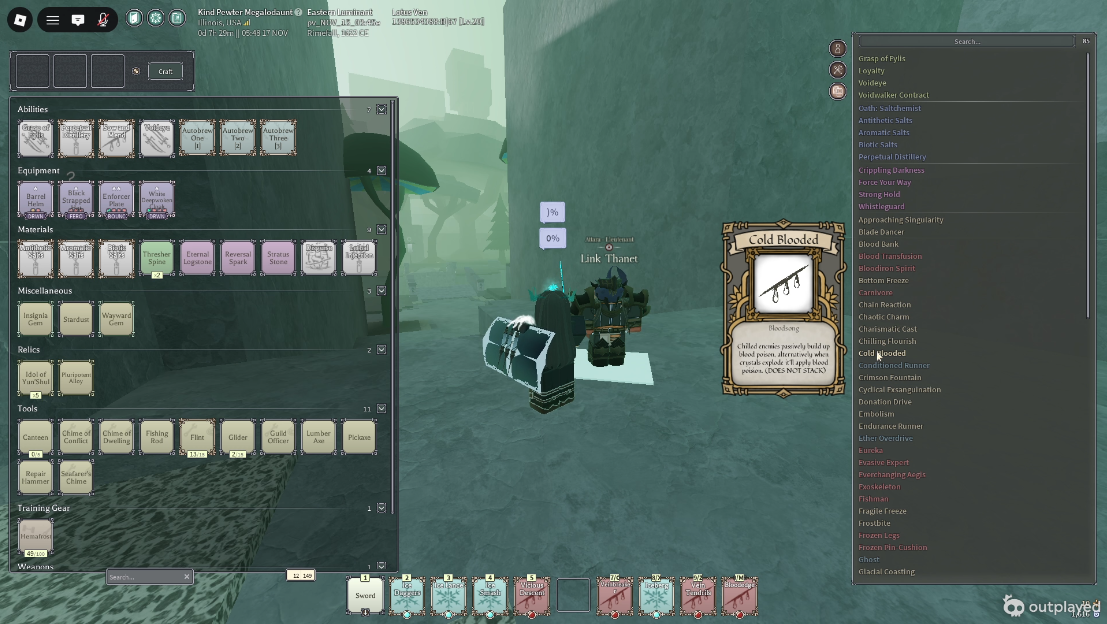1107x624 pixels.
Task: Select the Barrel Helm equipment slot
Action: [35, 199]
